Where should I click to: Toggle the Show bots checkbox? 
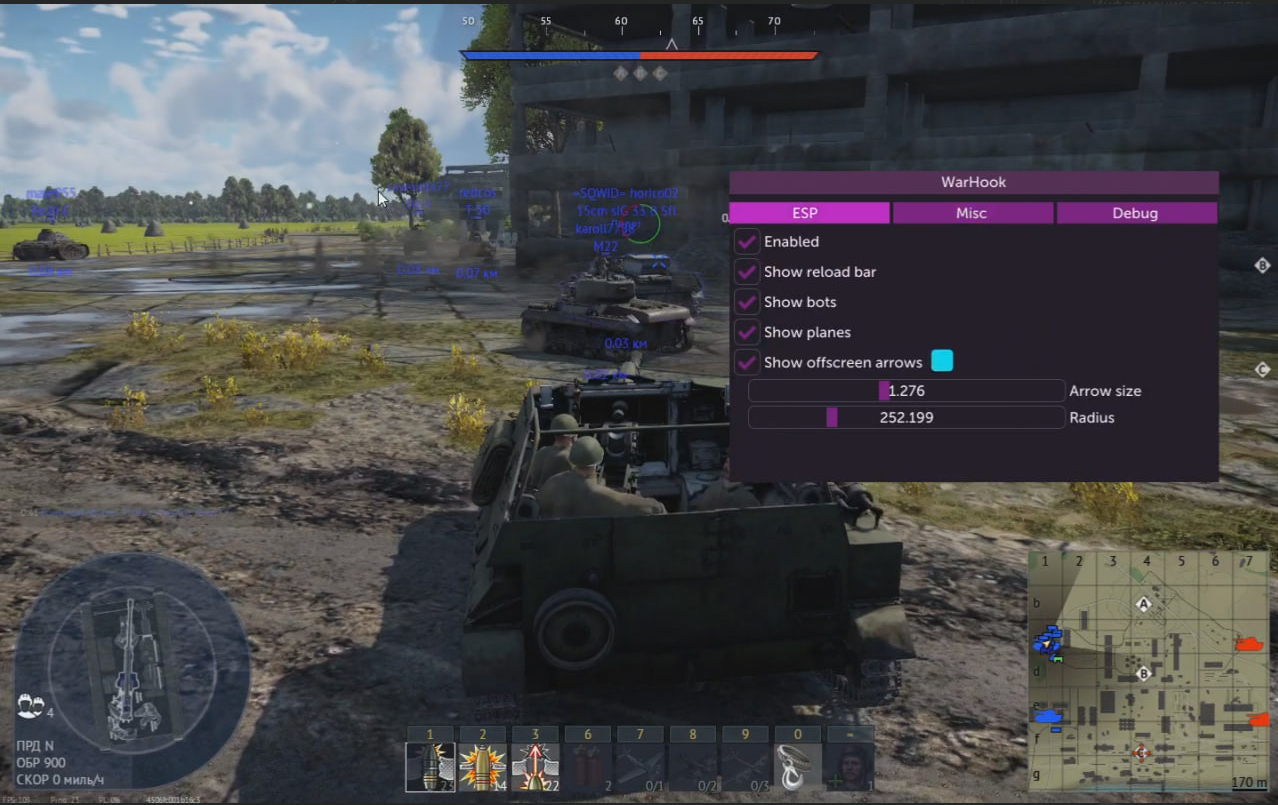747,302
